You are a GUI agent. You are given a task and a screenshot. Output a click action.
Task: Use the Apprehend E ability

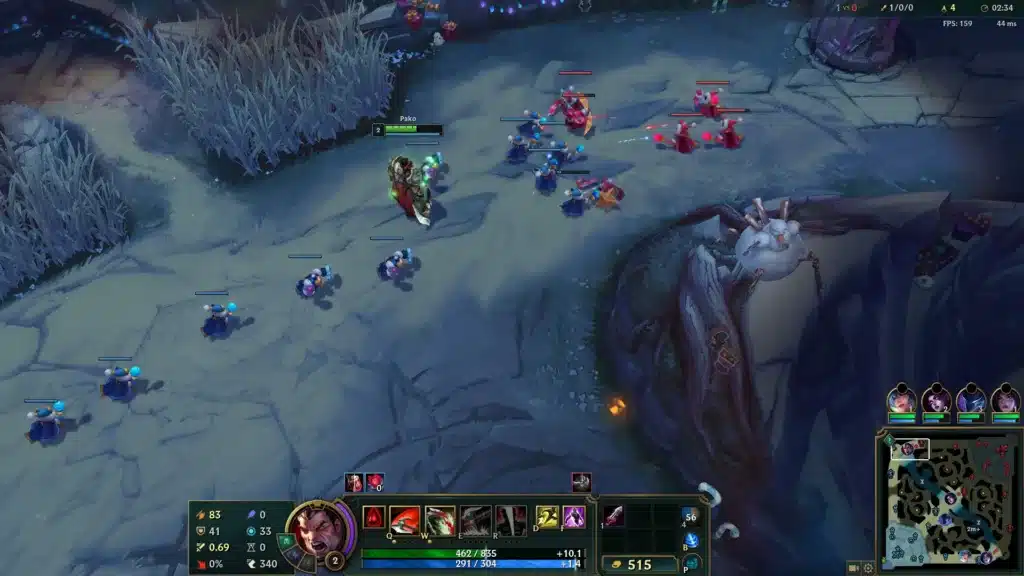point(476,519)
